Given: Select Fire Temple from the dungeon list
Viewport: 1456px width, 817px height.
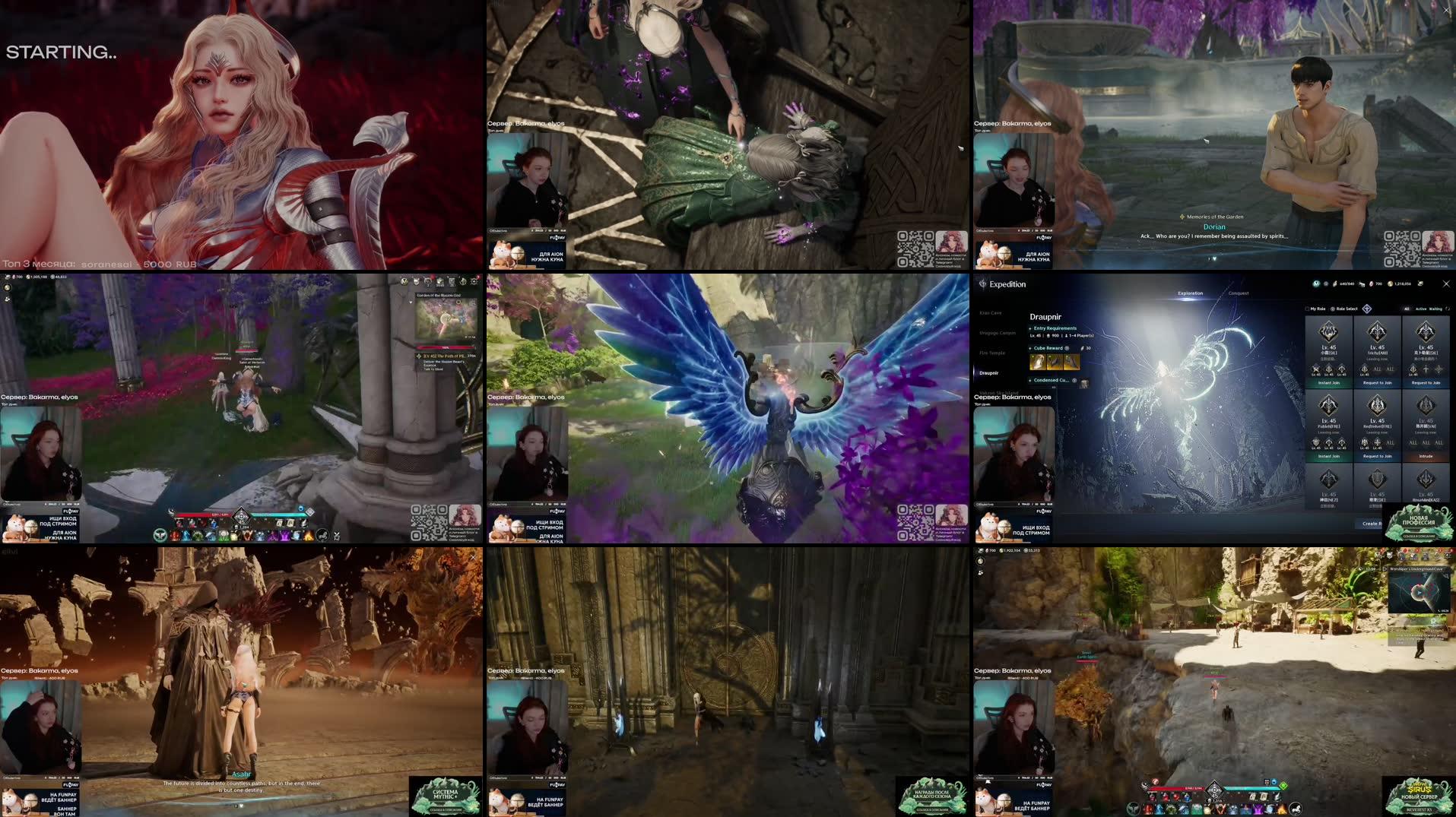Looking at the screenshot, I should tap(992, 353).
